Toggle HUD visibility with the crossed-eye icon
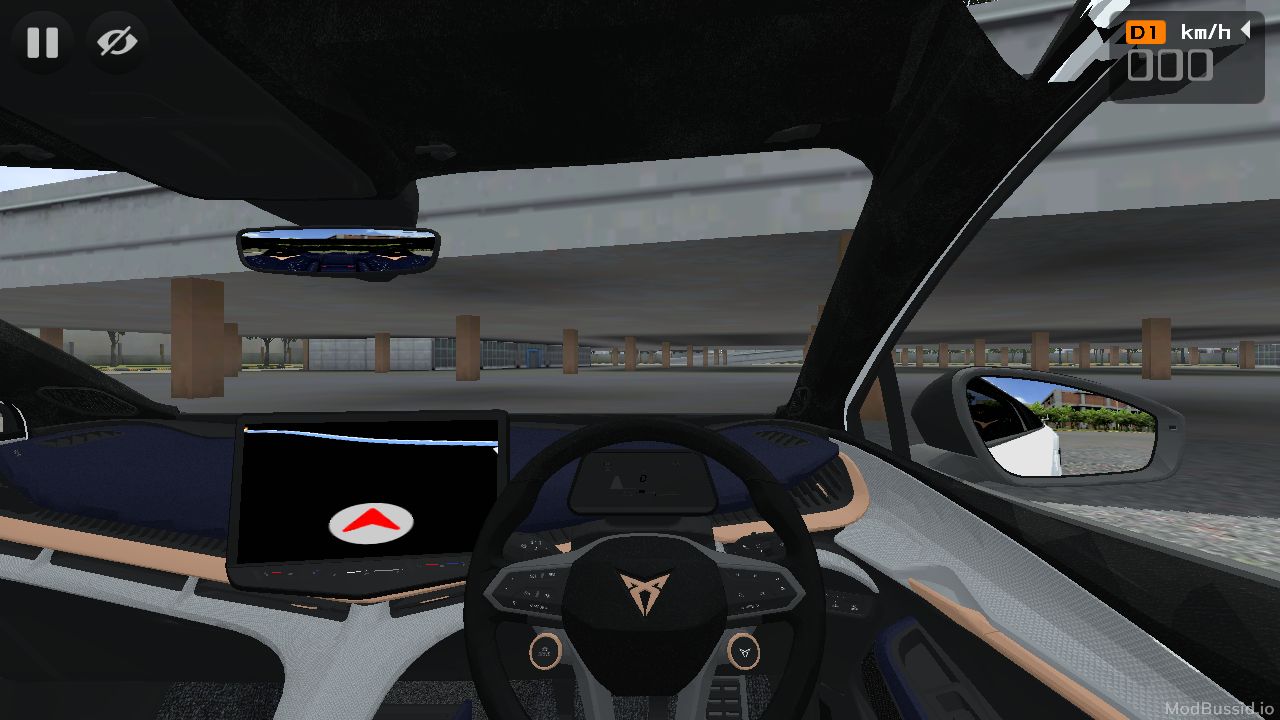The width and height of the screenshot is (1280, 720). click(115, 42)
